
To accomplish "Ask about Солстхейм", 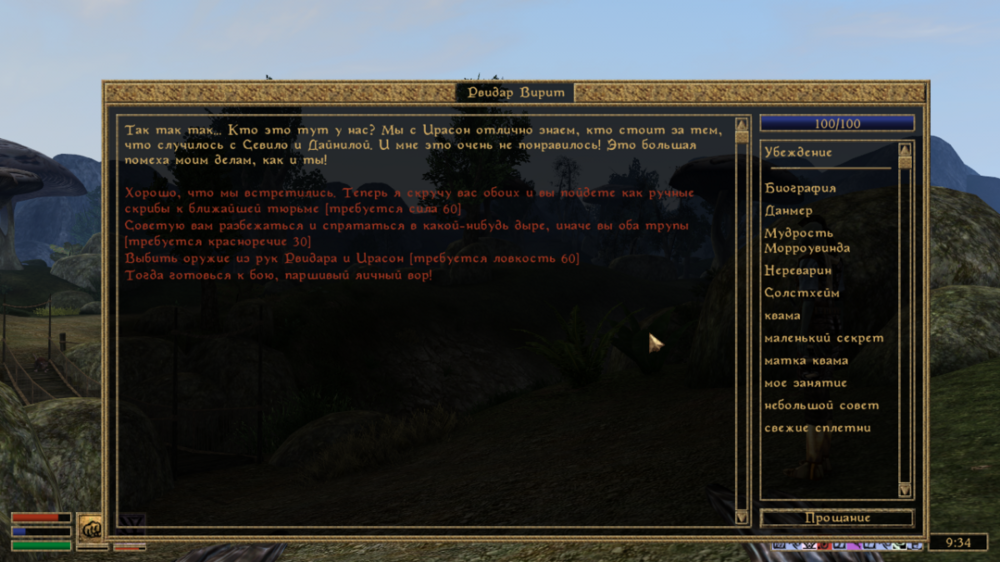I will (x=802, y=293).
